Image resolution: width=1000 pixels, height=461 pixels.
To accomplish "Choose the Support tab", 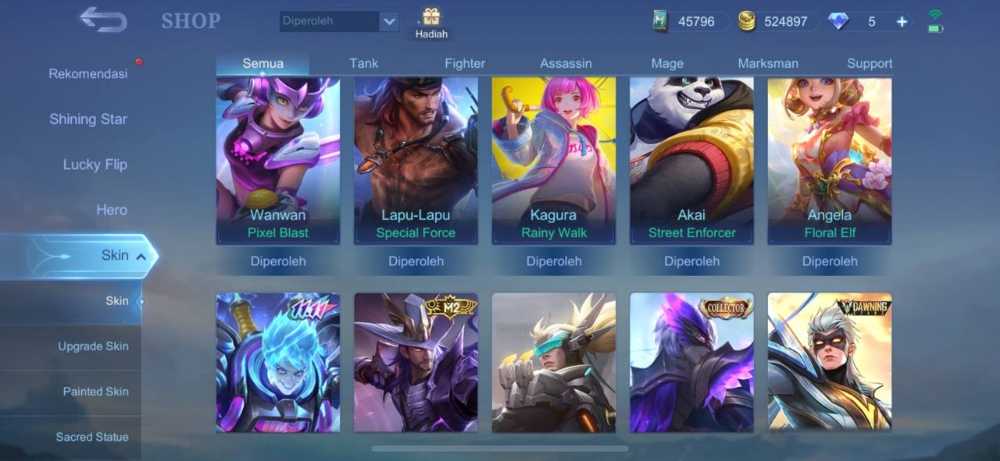I will [x=869, y=63].
